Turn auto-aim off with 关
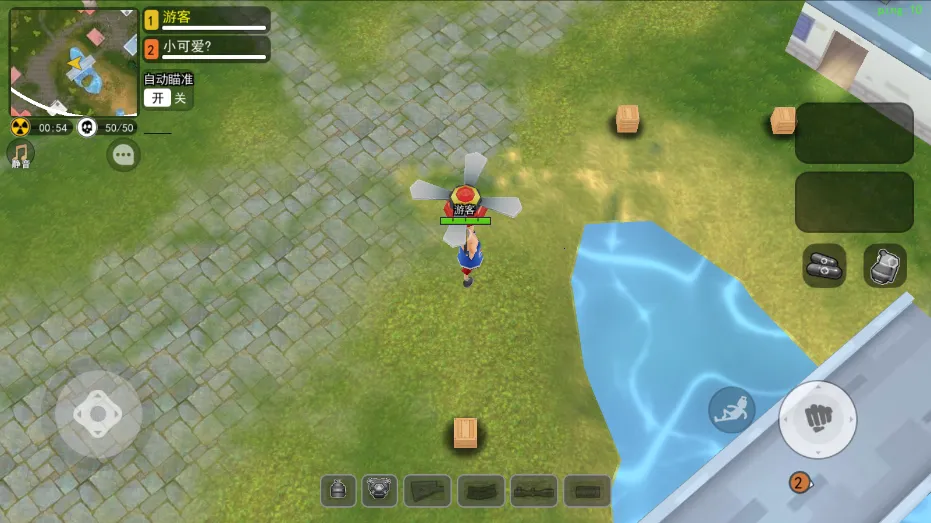Image resolution: width=931 pixels, height=523 pixels. coord(180,98)
